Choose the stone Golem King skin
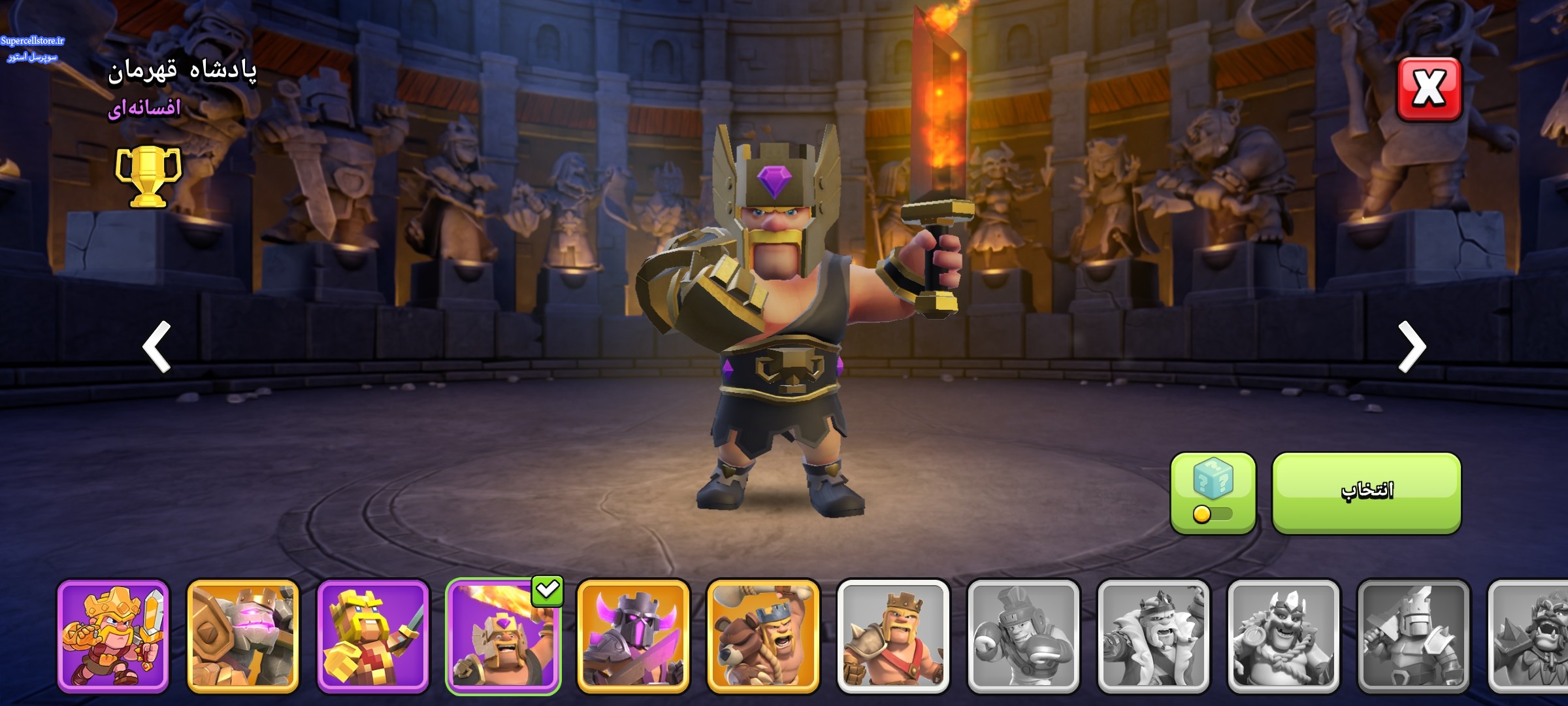Screen dimensions: 1568x706 click(x=243, y=636)
